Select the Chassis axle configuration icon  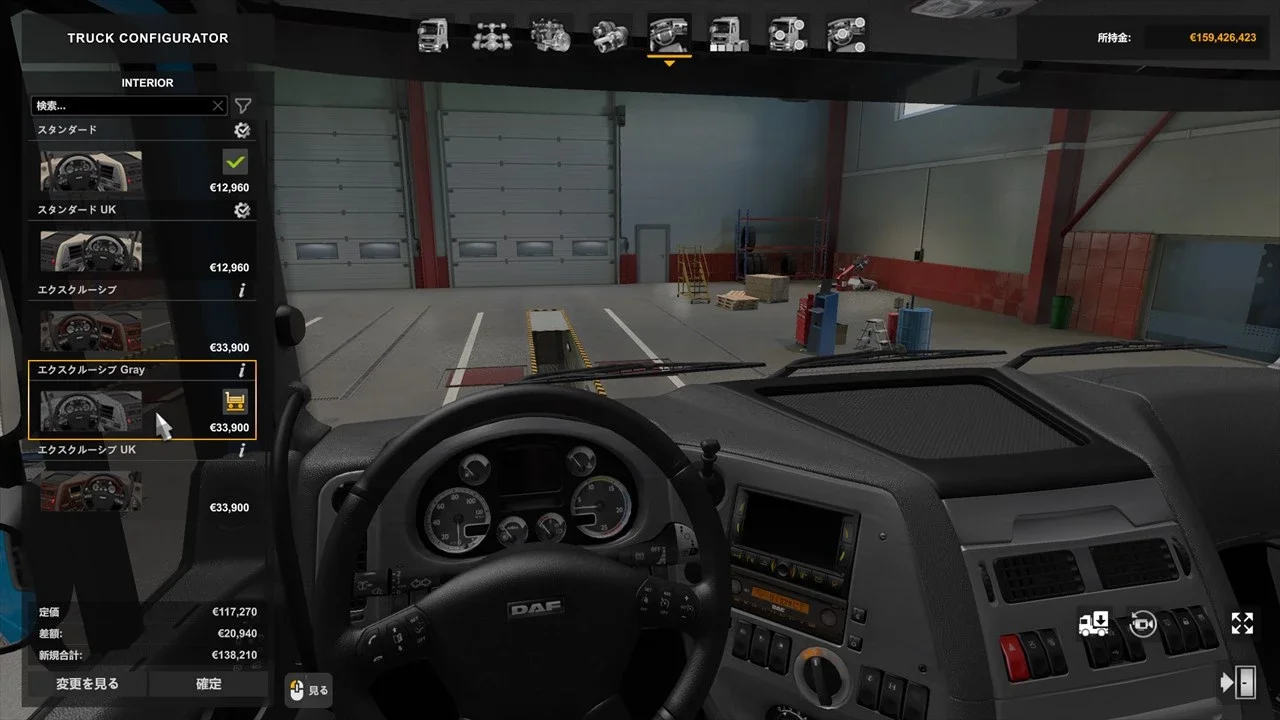click(x=491, y=33)
